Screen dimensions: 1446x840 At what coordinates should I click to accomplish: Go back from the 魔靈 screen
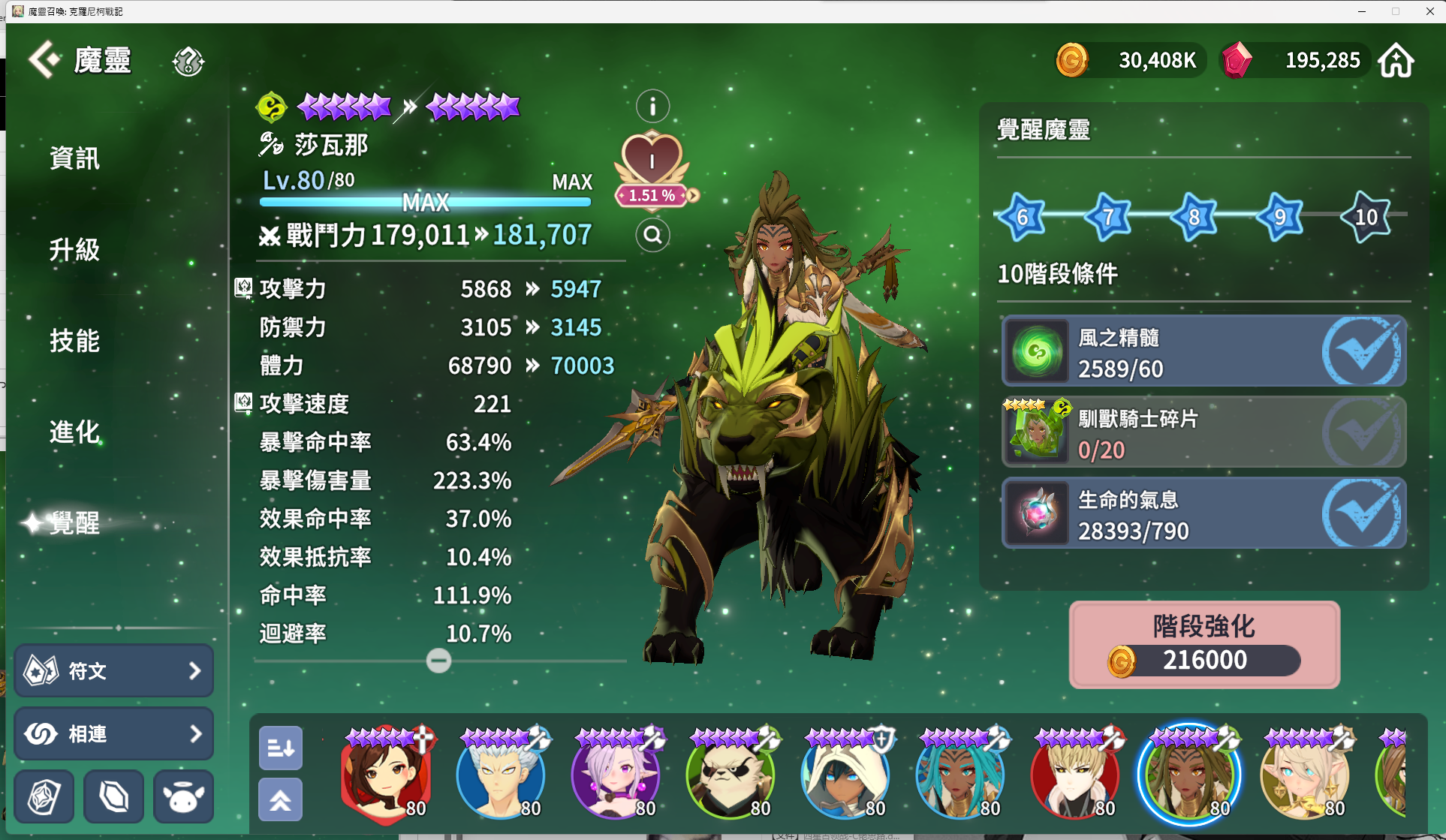tap(44, 60)
